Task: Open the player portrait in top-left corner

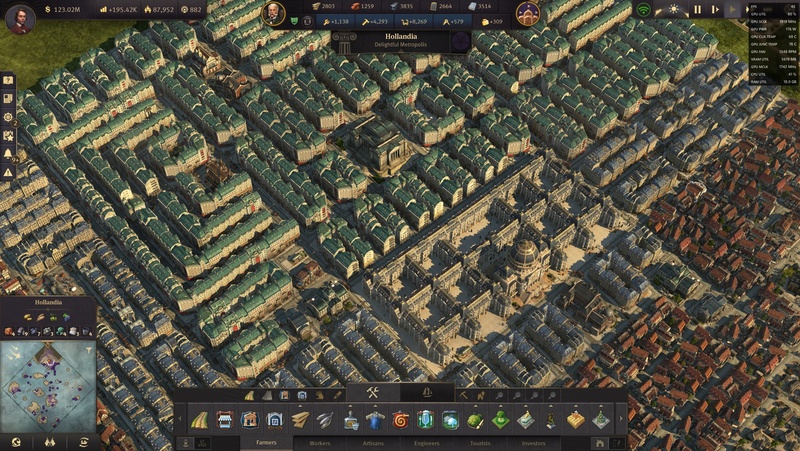Action: point(20,18)
